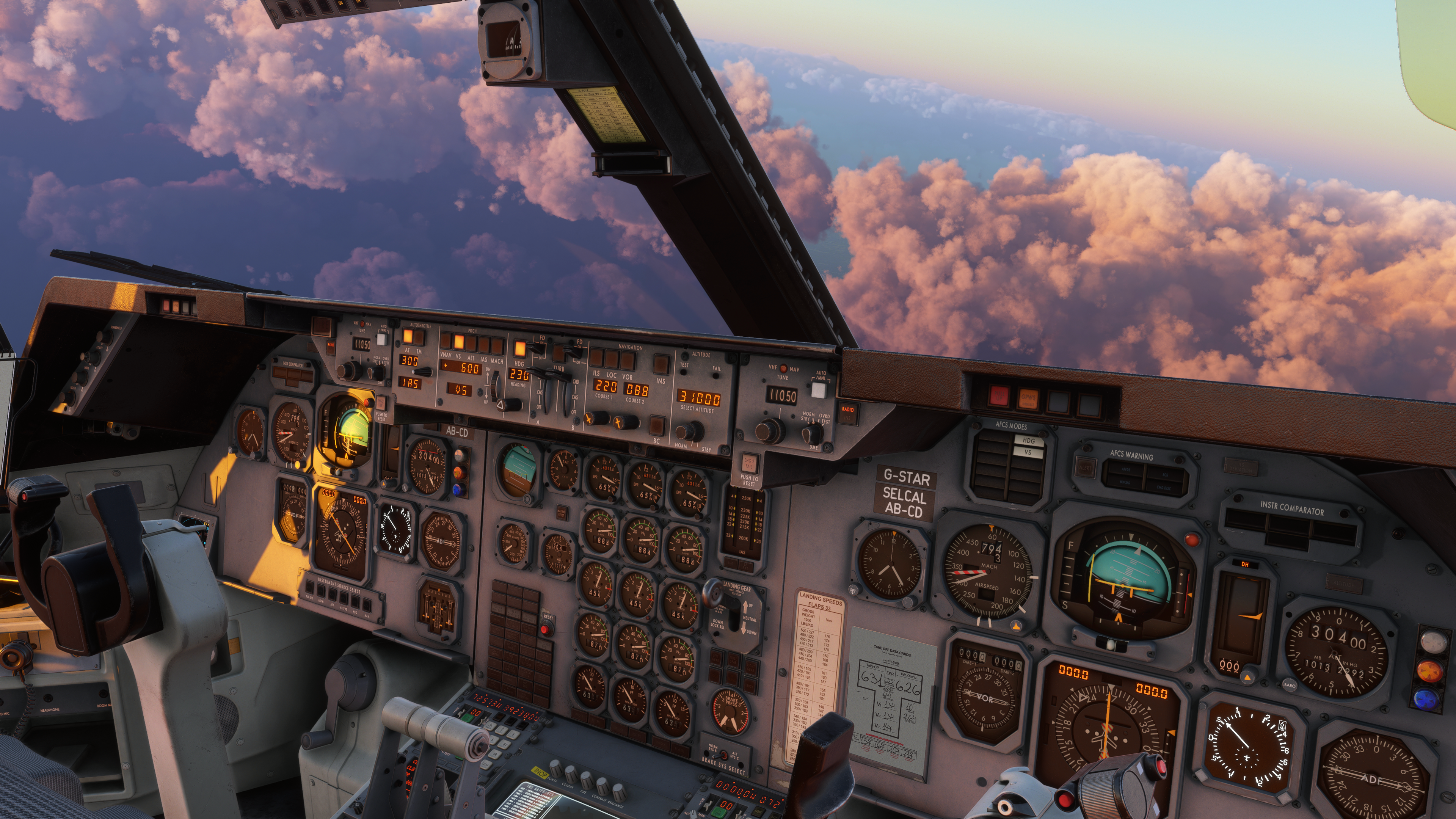Click the clock's SET knob
1456x819 pixels.
pyautogui.click(x=854, y=590)
